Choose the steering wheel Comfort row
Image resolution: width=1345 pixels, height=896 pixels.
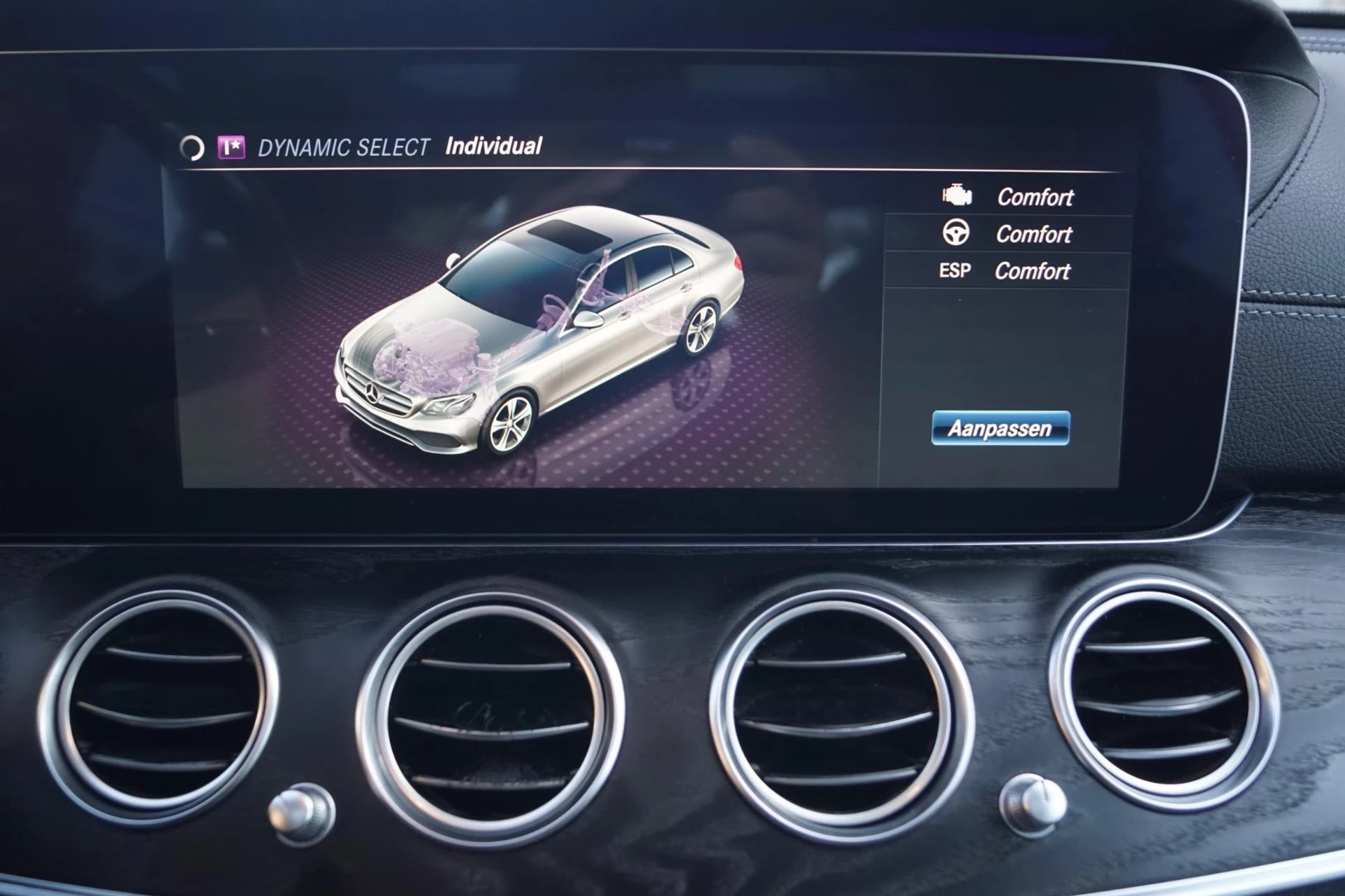point(1007,234)
